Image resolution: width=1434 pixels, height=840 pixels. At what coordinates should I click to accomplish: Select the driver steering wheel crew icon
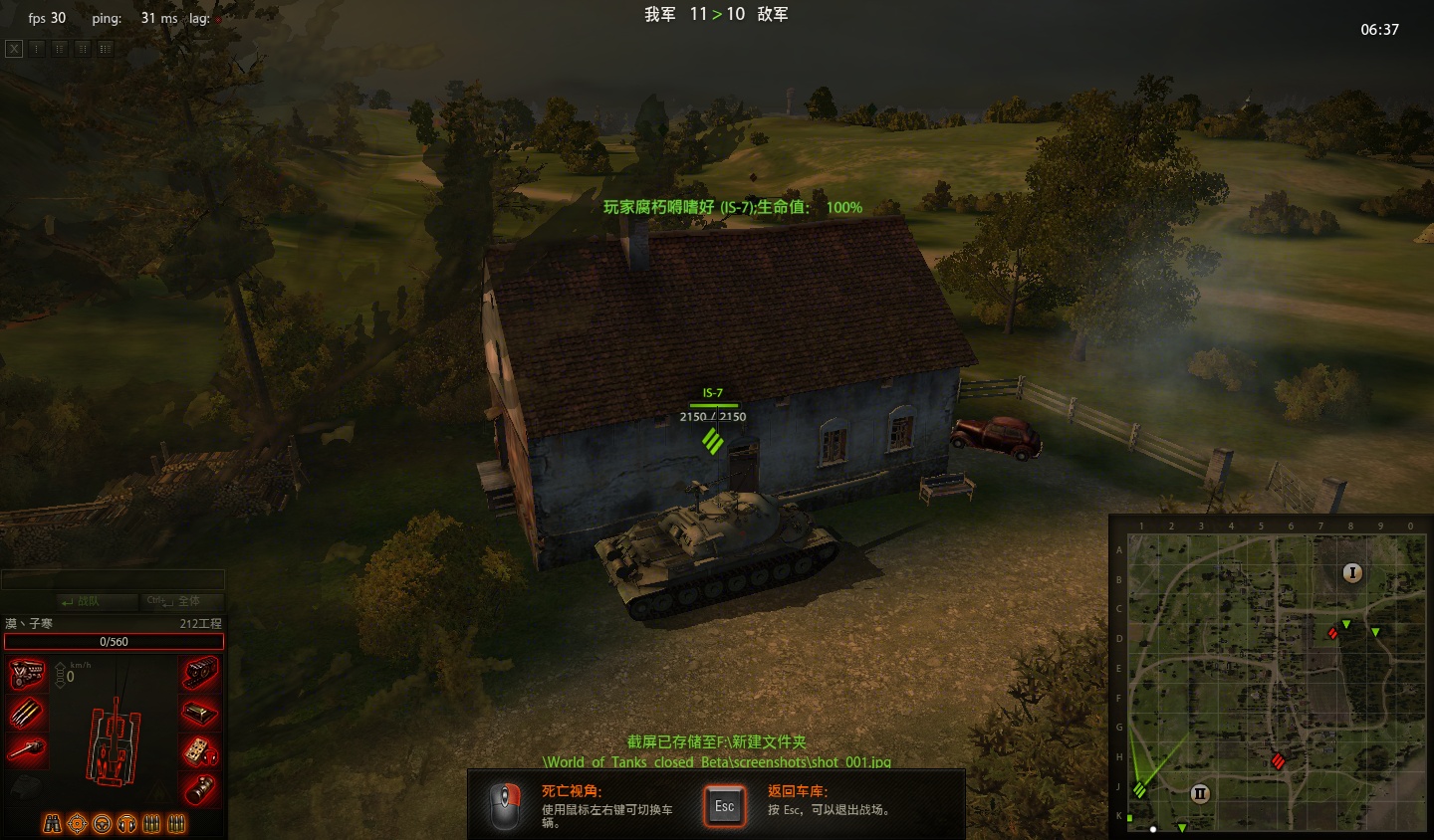point(102,824)
